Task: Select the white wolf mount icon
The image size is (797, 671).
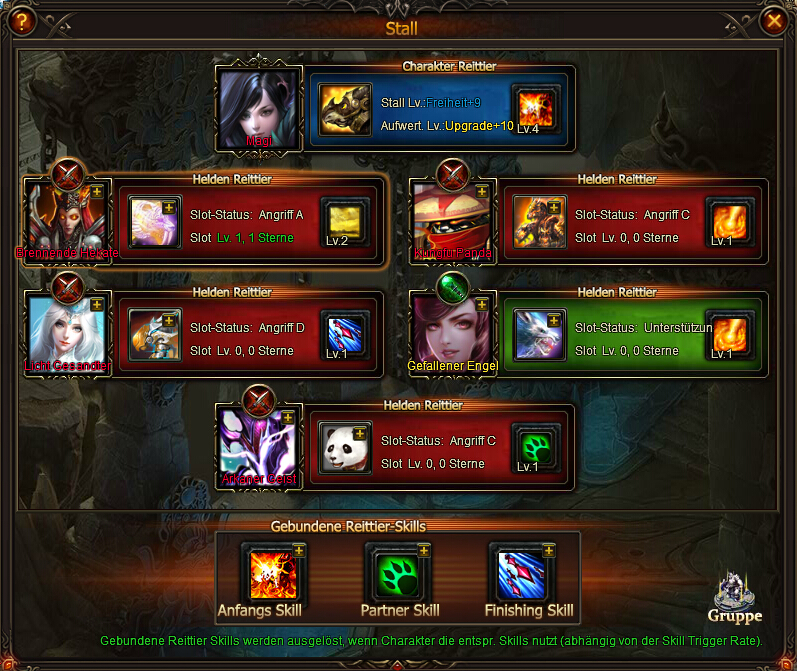Action: pyautogui.click(x=539, y=335)
